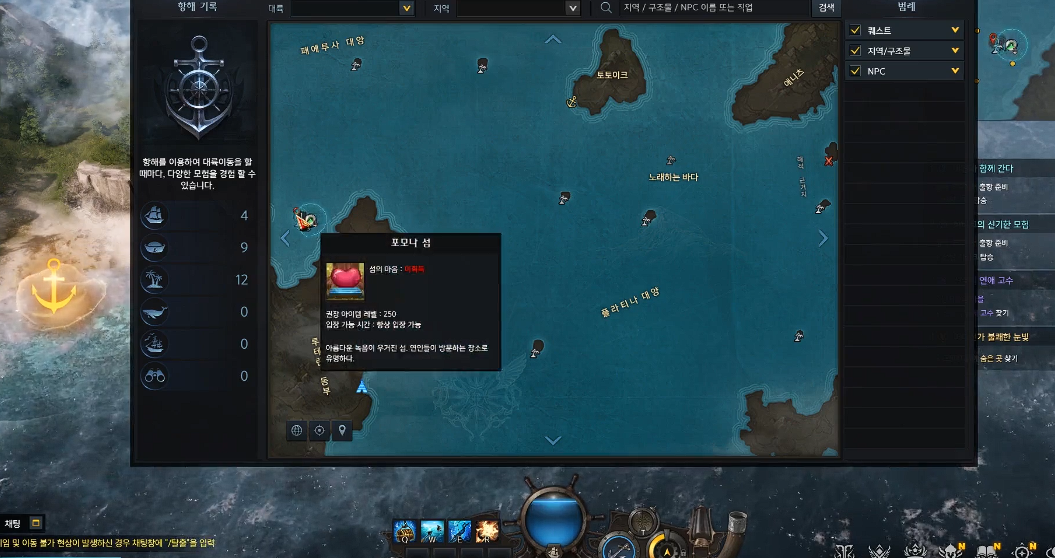Viewport: 1055px width, 558px height.
Task: Pan the sea map downward
Action: (553, 439)
